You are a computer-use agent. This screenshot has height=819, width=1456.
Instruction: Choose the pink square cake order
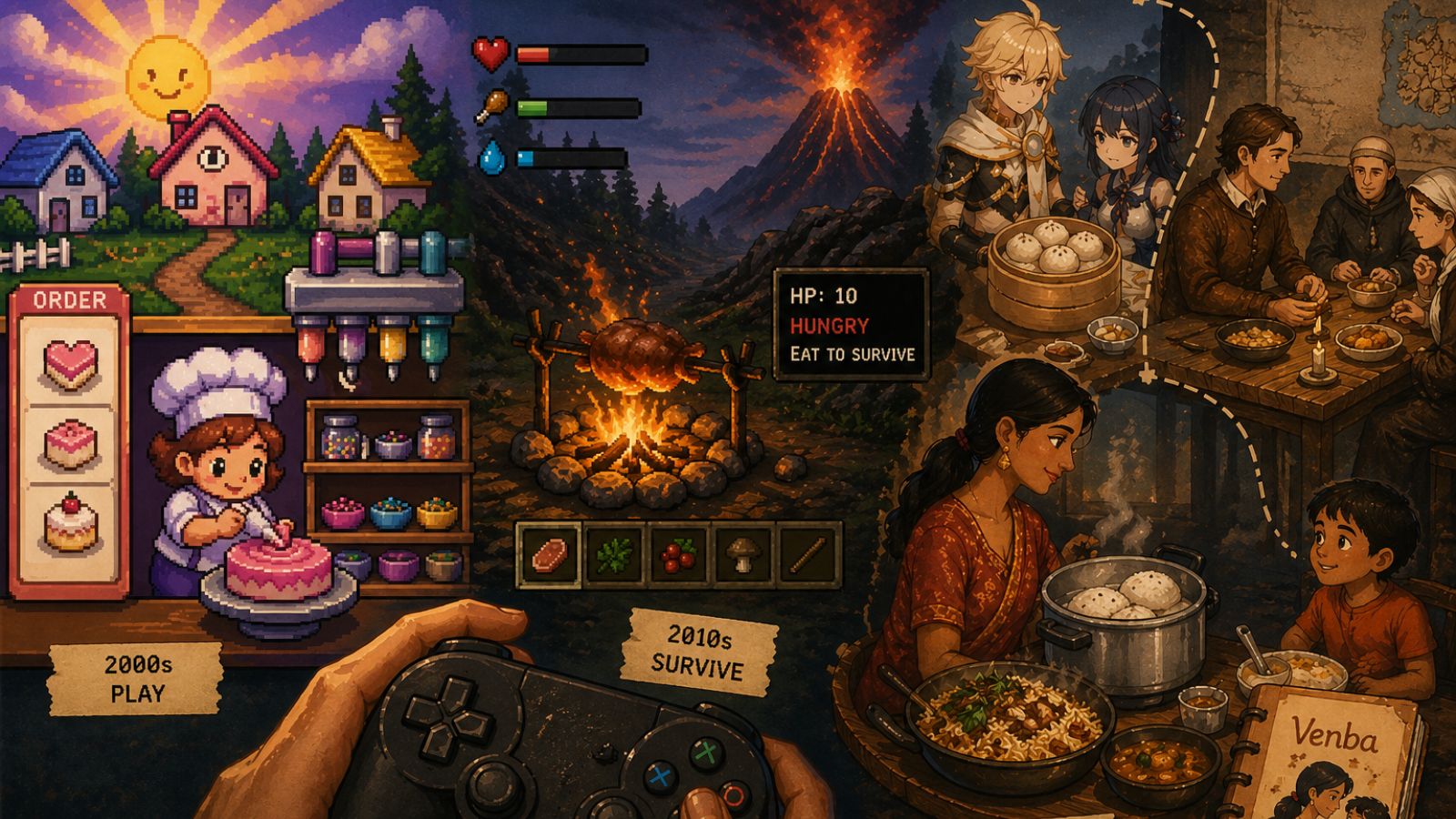pos(70,443)
